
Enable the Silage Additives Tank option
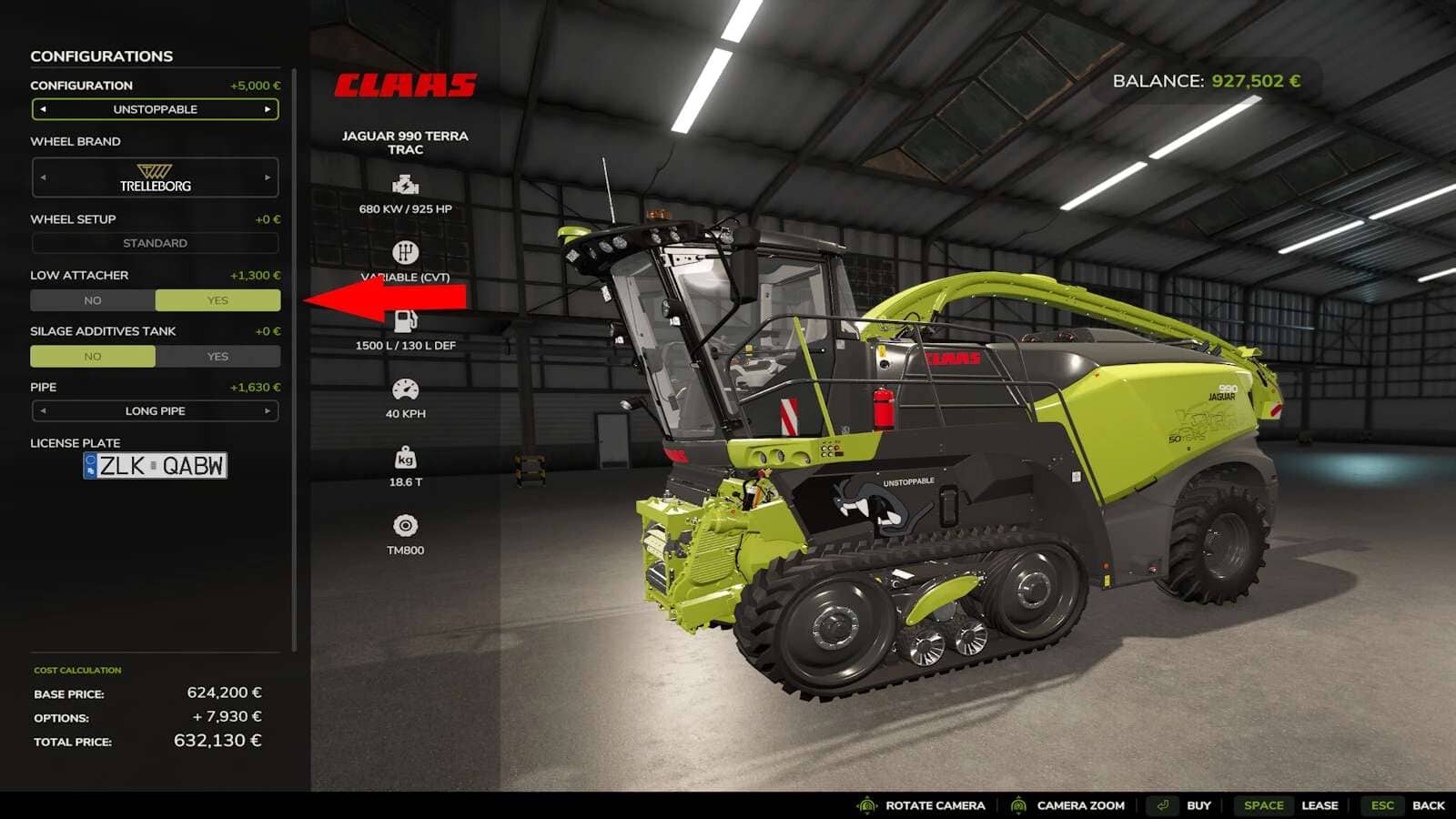click(x=217, y=356)
